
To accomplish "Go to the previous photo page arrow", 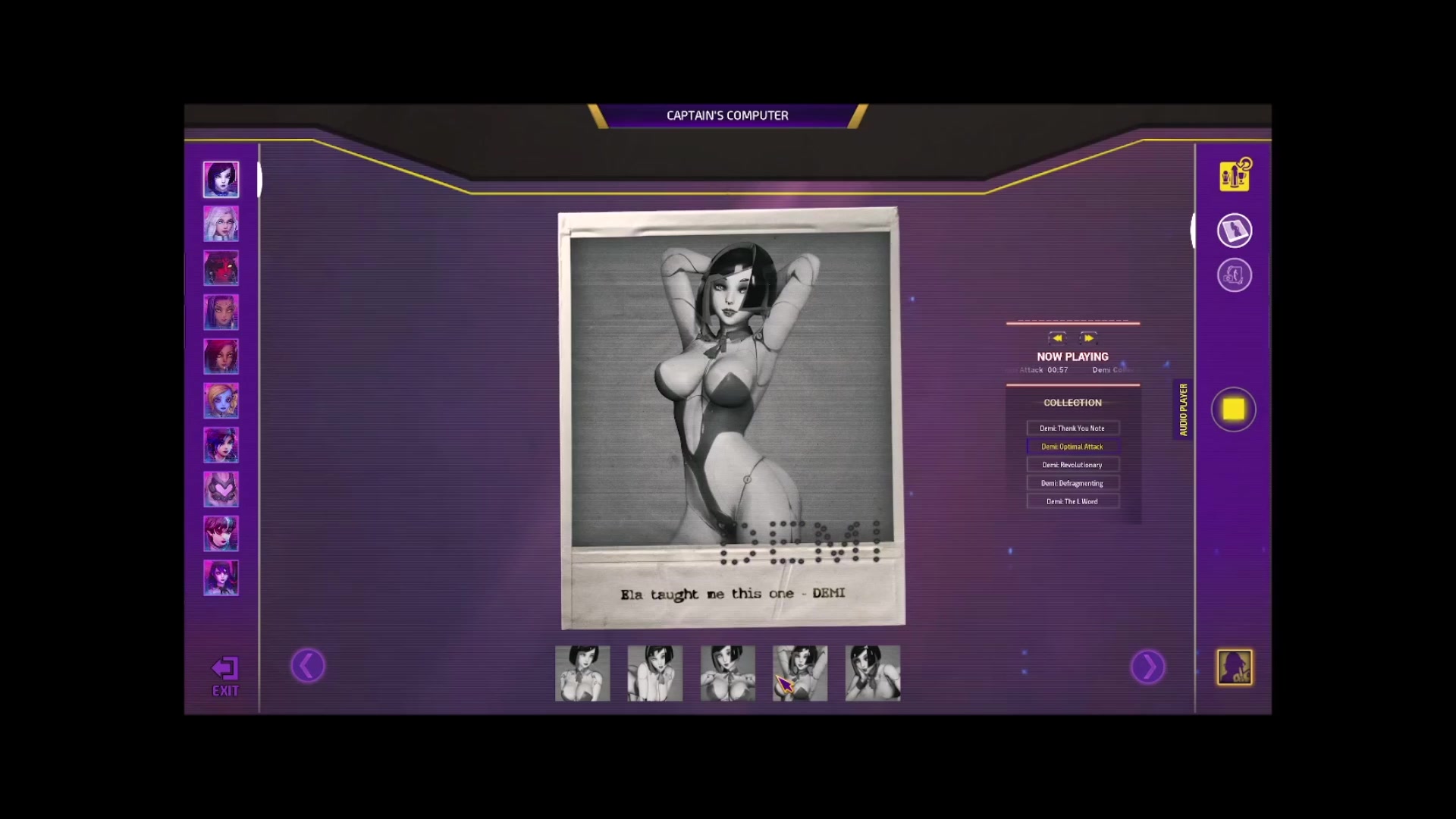I will point(308,667).
